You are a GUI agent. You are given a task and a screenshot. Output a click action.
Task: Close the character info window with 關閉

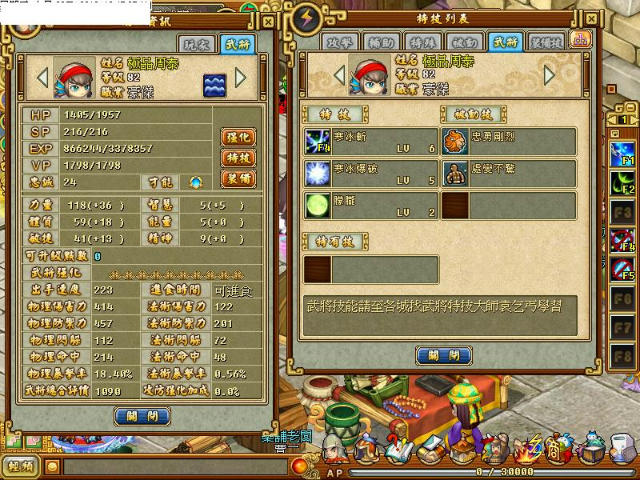point(143,416)
